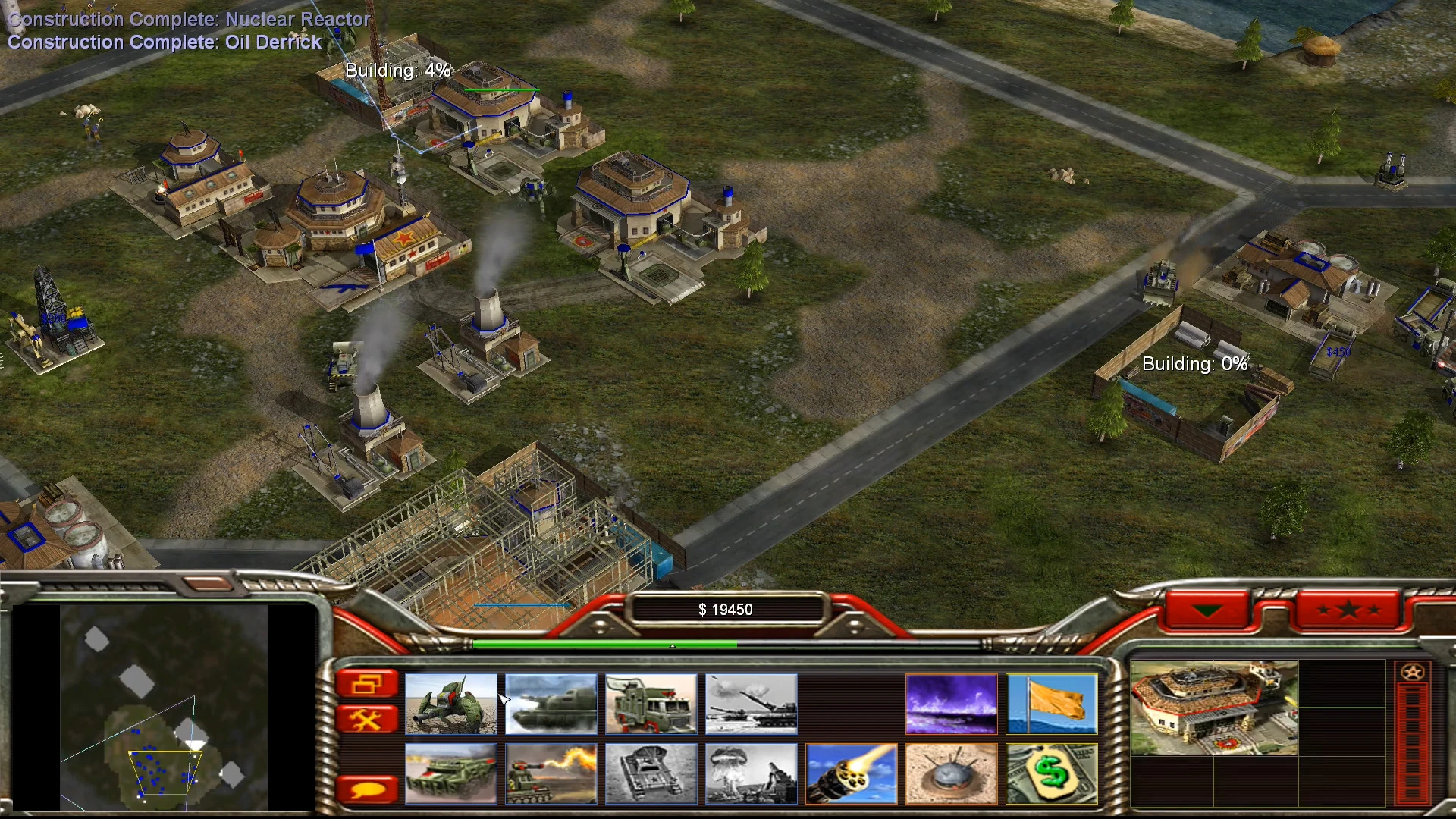Click the select-similar-units sidebar icon
This screenshot has width=1456, height=819.
(x=369, y=682)
